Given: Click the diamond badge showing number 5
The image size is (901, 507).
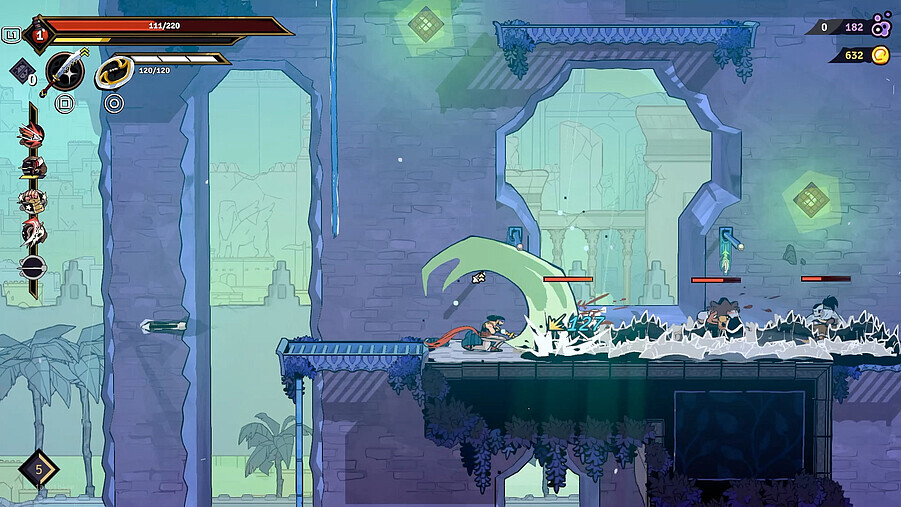Looking at the screenshot, I should [x=38, y=468].
